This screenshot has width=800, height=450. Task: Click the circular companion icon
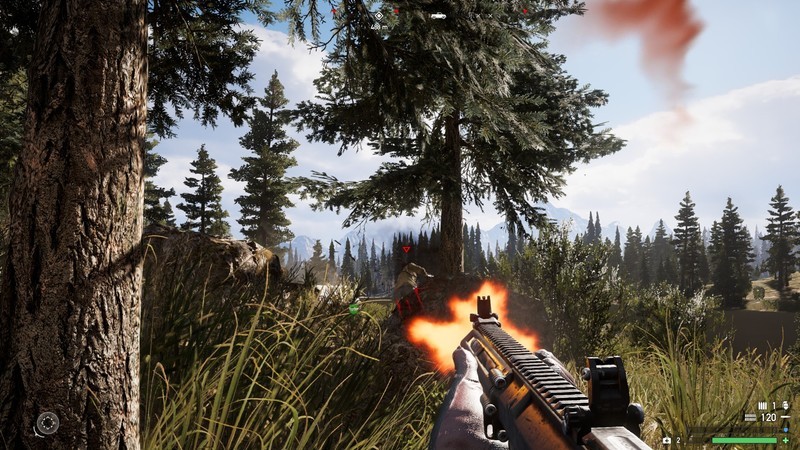(x=47, y=423)
